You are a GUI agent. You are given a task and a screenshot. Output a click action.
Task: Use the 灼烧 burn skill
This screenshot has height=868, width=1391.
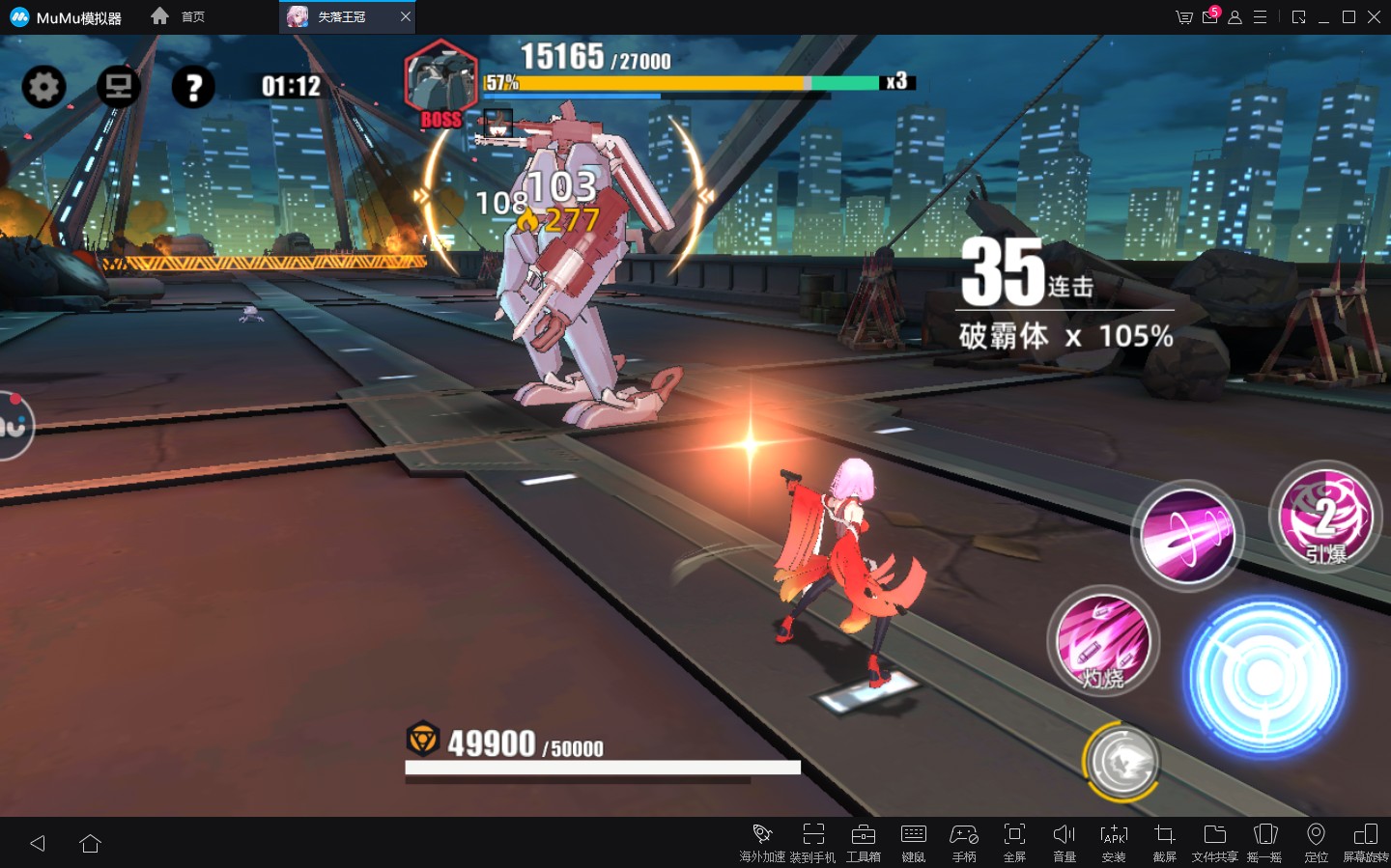[x=1103, y=640]
